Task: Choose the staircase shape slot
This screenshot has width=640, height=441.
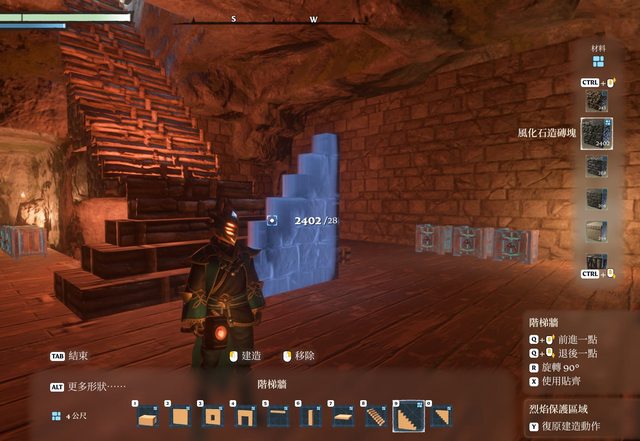Action: pyautogui.click(x=375, y=415)
